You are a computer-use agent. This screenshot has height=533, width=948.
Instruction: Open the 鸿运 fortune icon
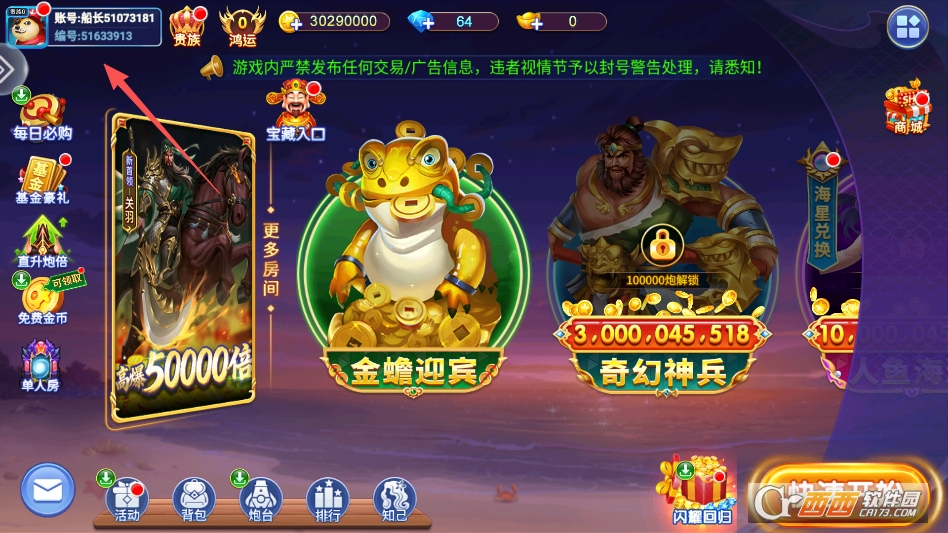pos(242,26)
